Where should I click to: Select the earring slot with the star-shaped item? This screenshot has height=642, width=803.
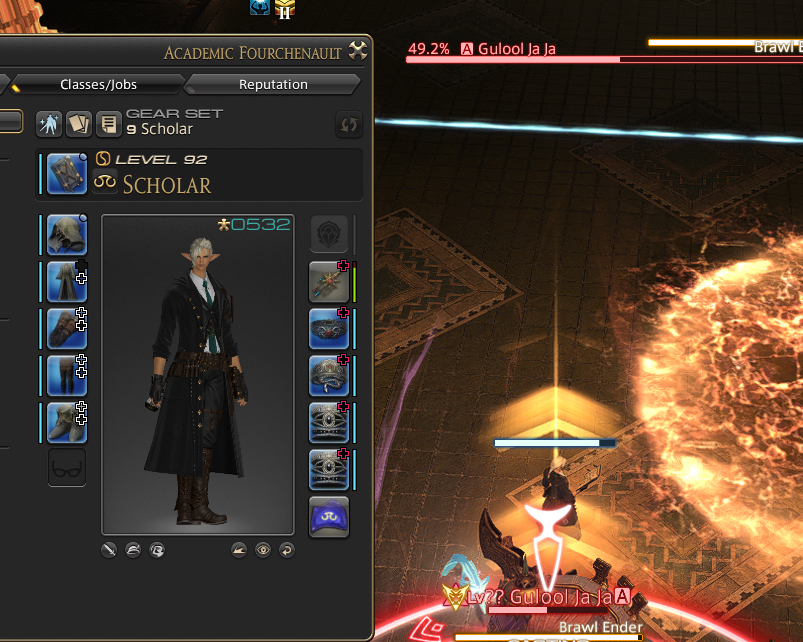[x=329, y=282]
